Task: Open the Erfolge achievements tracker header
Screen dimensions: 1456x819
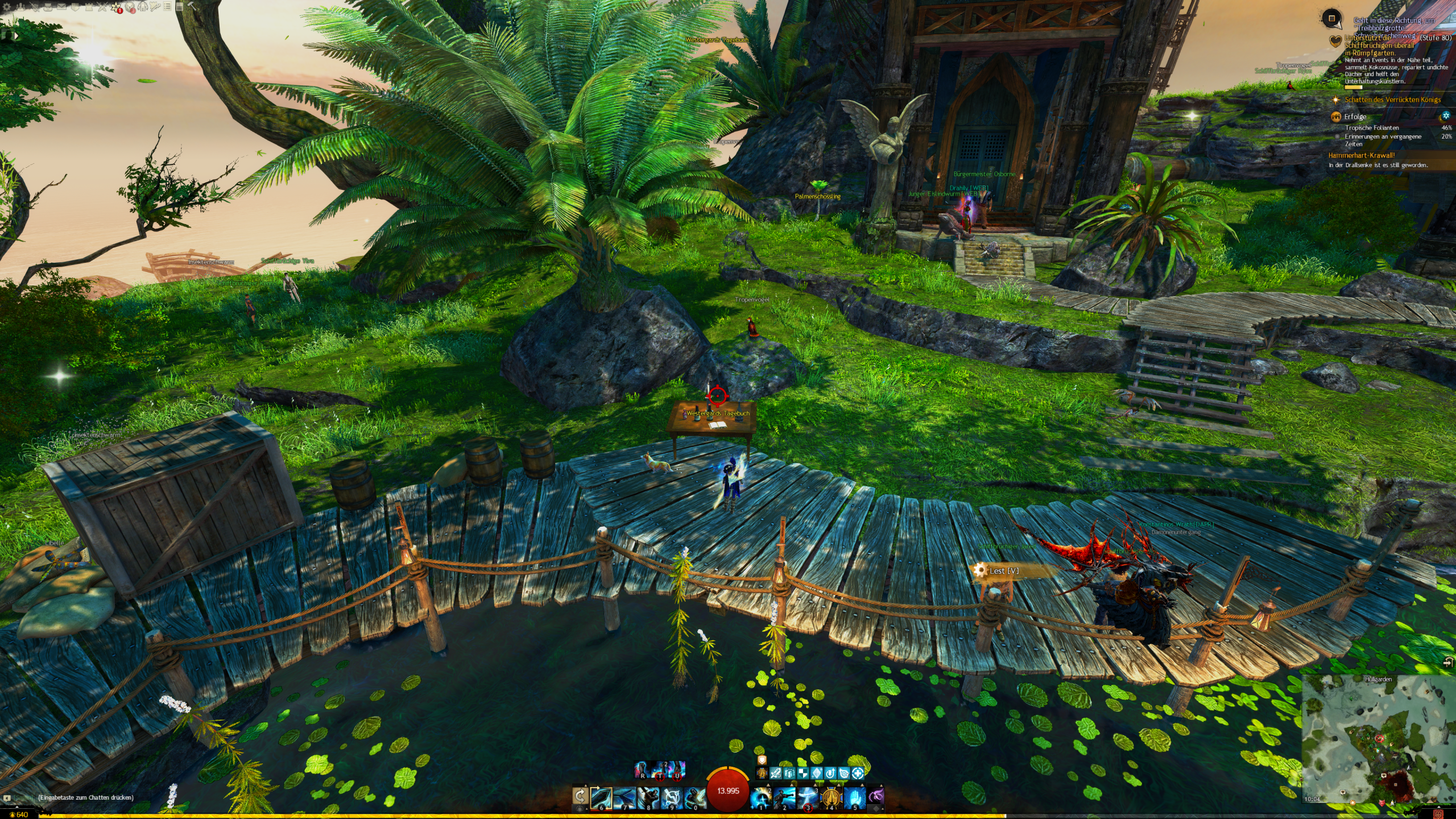Action: [1355, 117]
